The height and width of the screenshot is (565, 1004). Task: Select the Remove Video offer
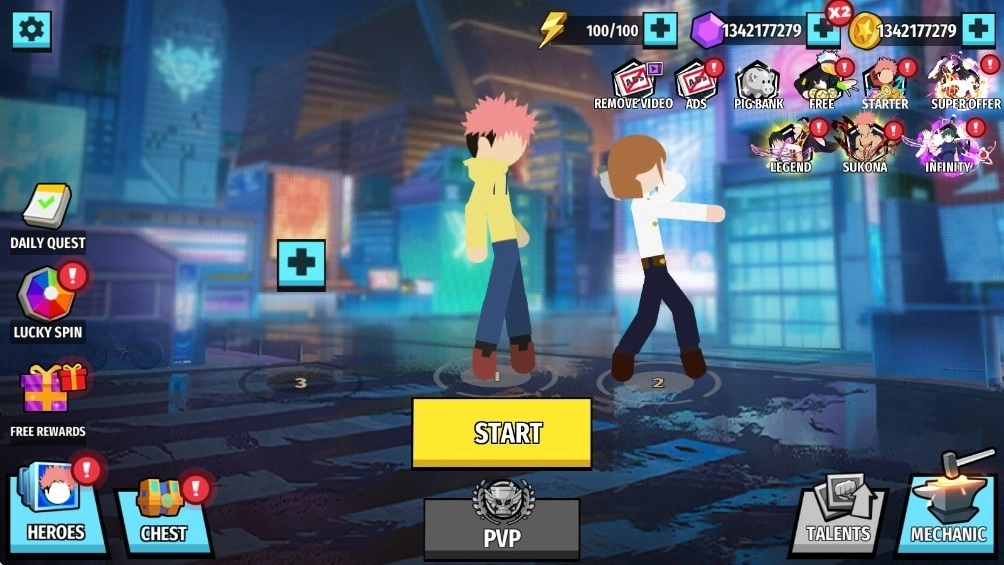[x=633, y=83]
